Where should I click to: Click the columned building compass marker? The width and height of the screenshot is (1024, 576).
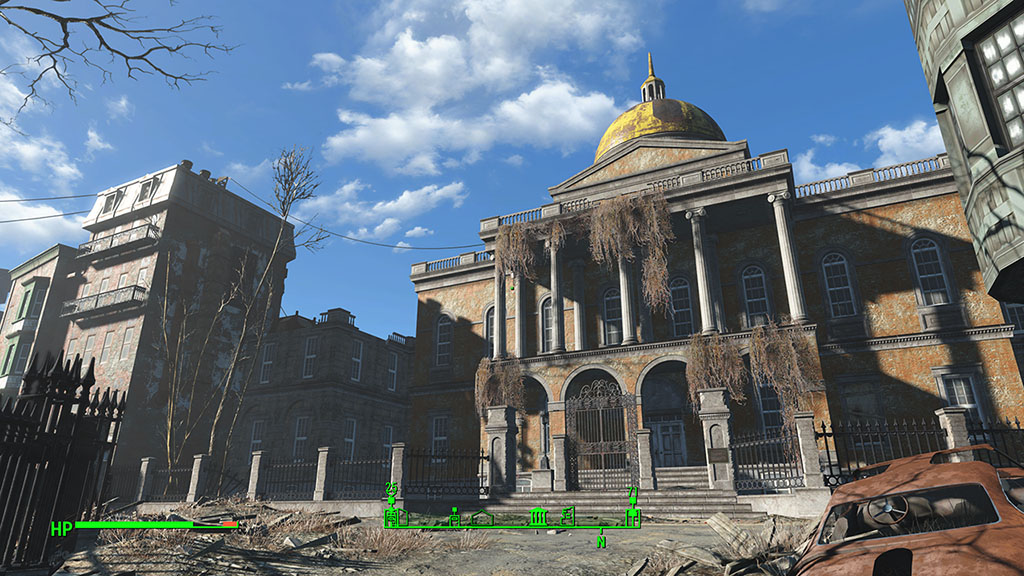538,516
